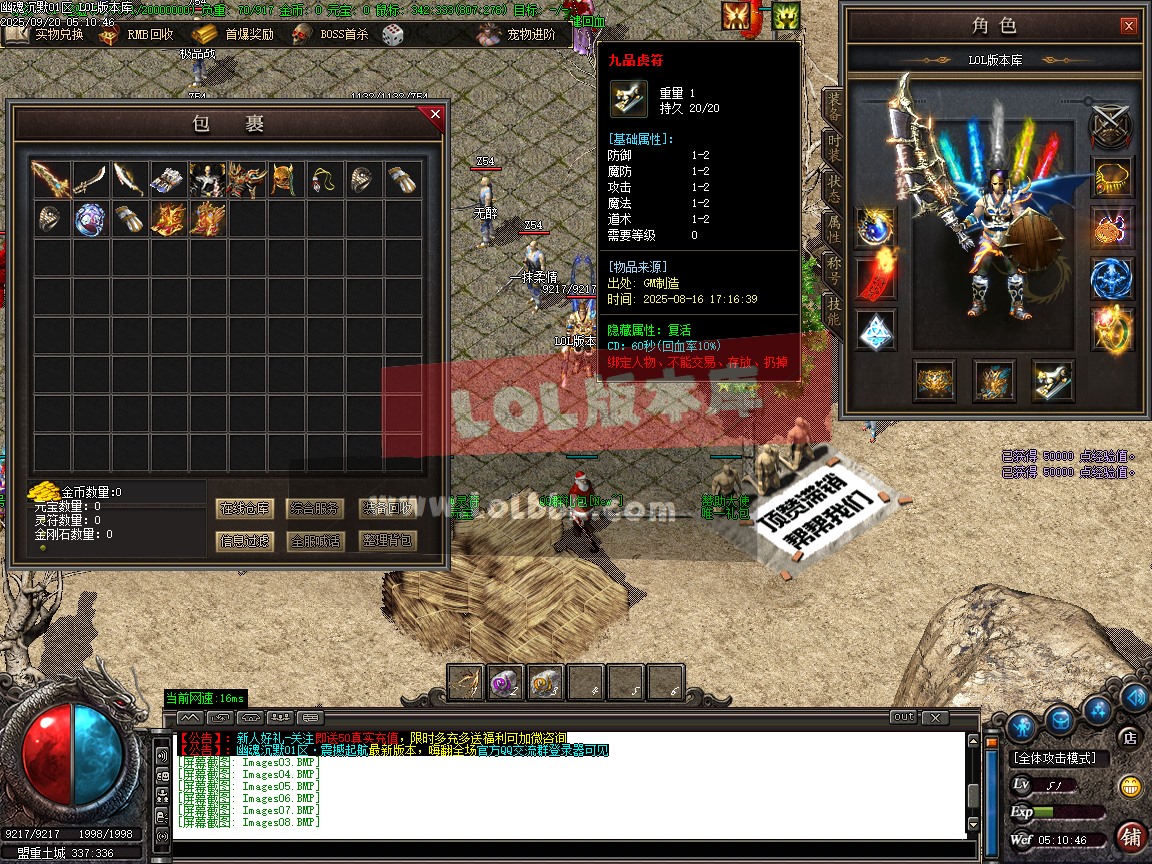This screenshot has width=1152, height=864.
Task: Open 装备回收 equipment recycling
Action: point(386,508)
